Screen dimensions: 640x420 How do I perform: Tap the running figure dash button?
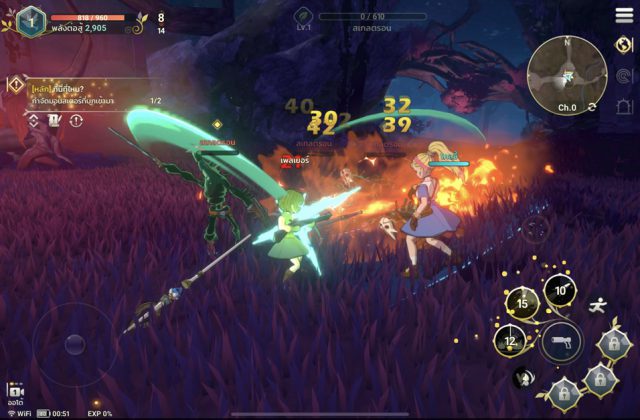[597, 305]
